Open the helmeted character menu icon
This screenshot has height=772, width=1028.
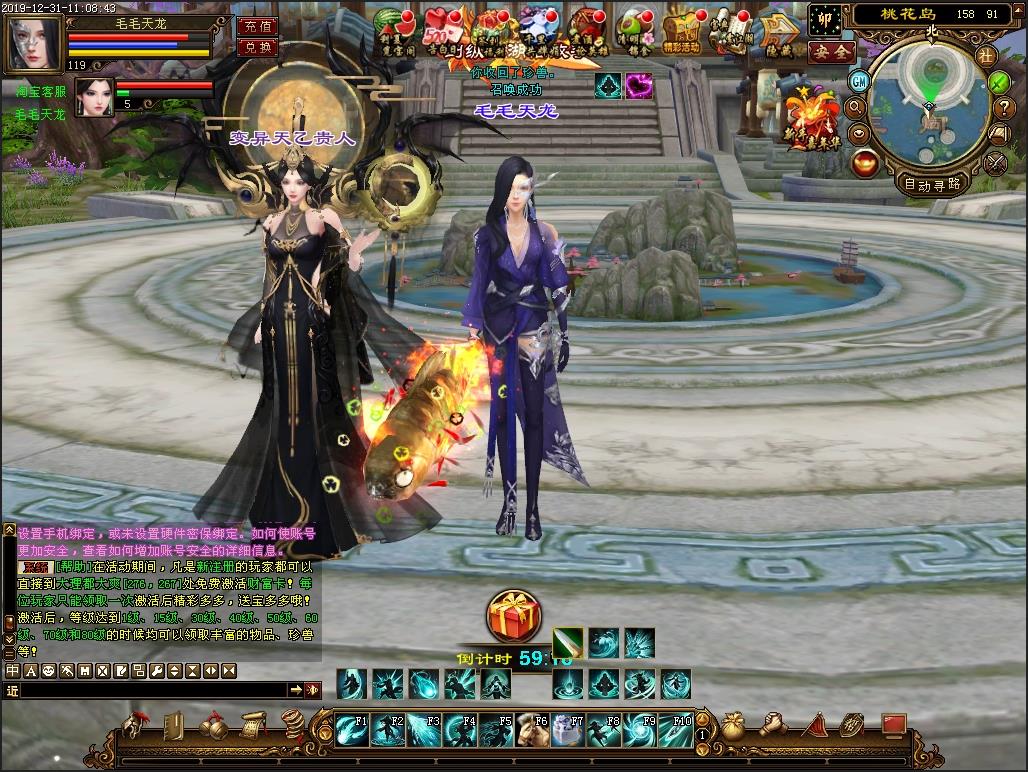pos(134,724)
